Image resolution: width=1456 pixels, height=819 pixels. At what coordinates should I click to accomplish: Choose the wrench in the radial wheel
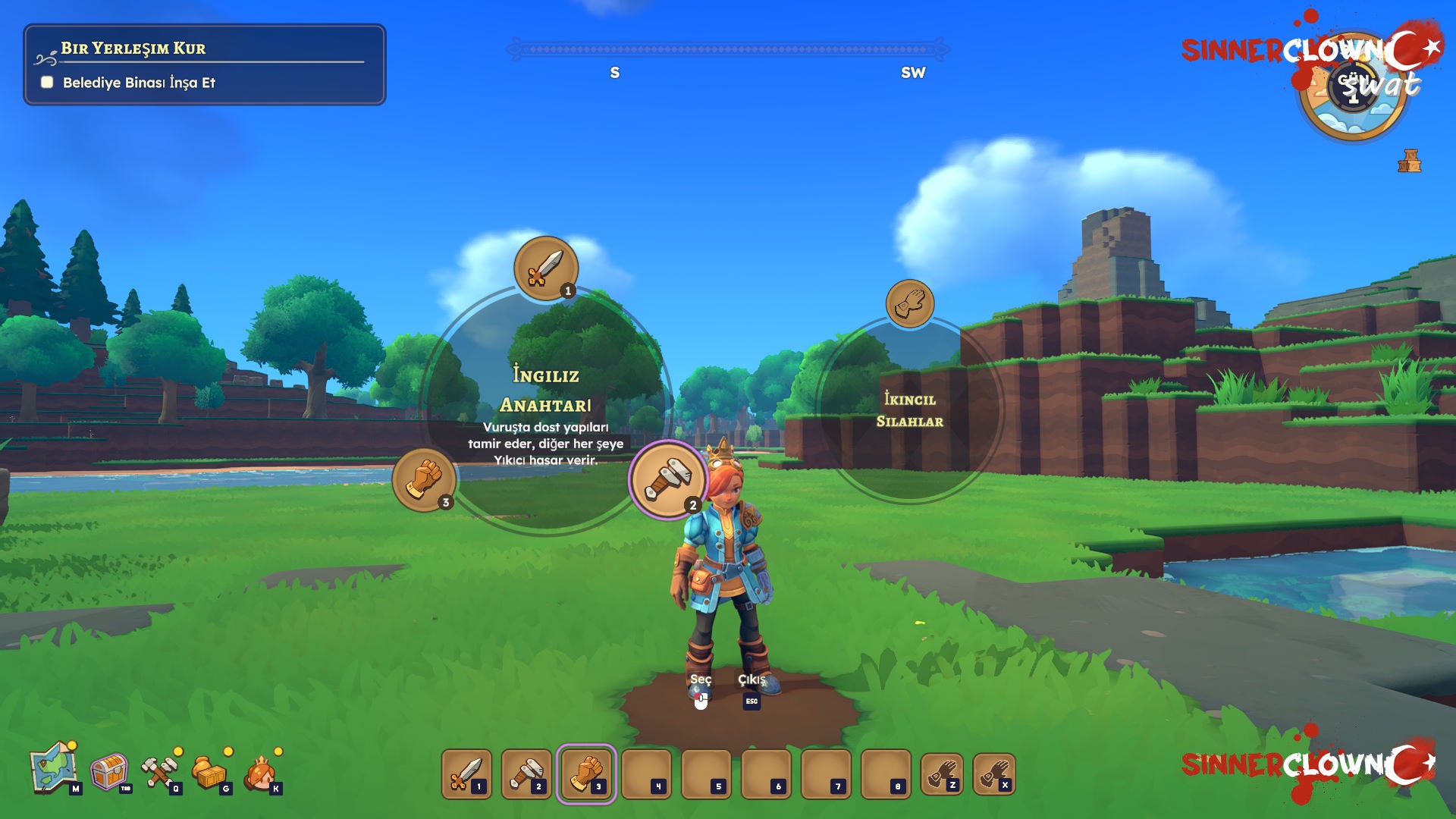coord(667,480)
